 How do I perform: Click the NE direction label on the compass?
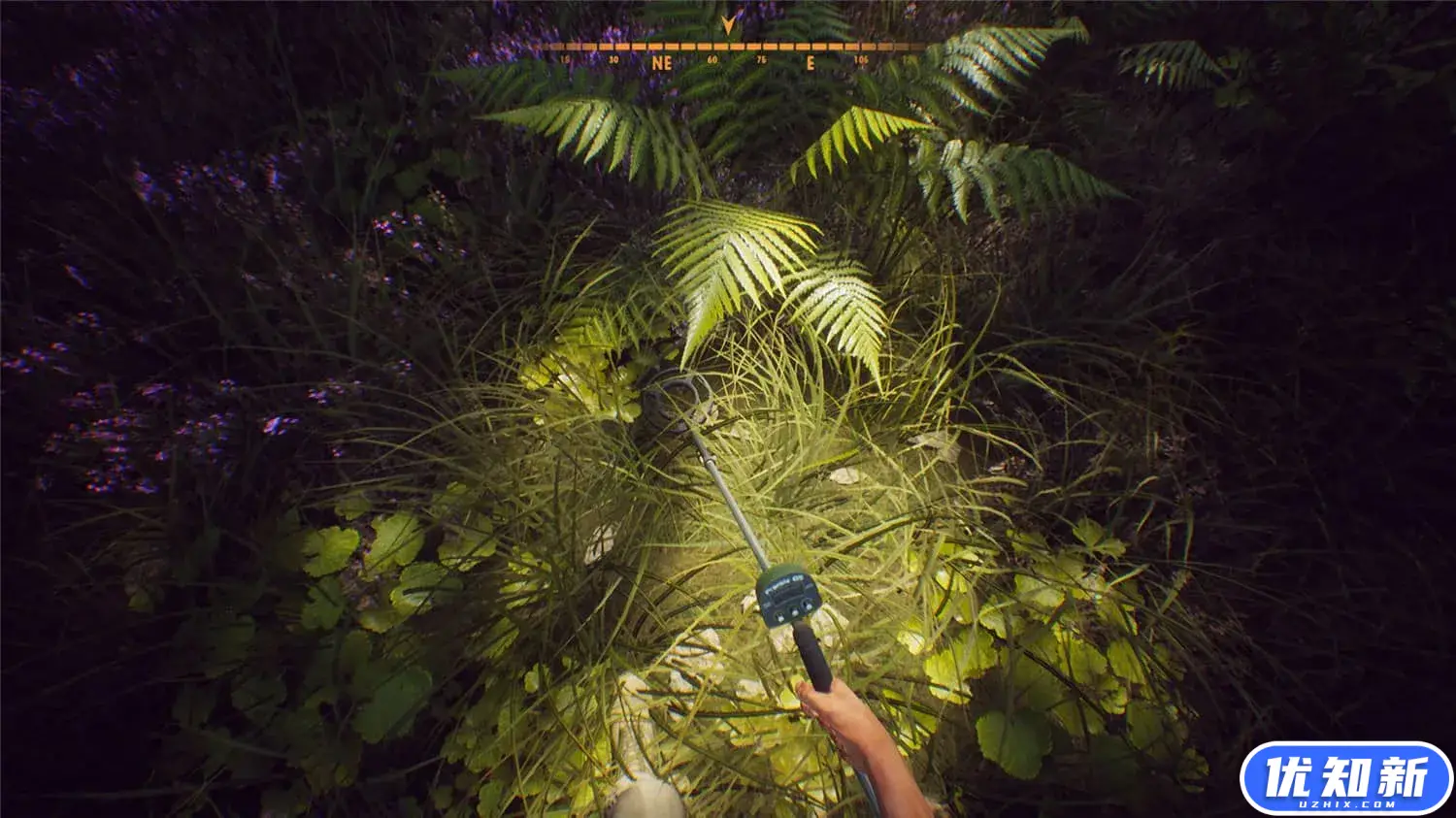pos(661,62)
